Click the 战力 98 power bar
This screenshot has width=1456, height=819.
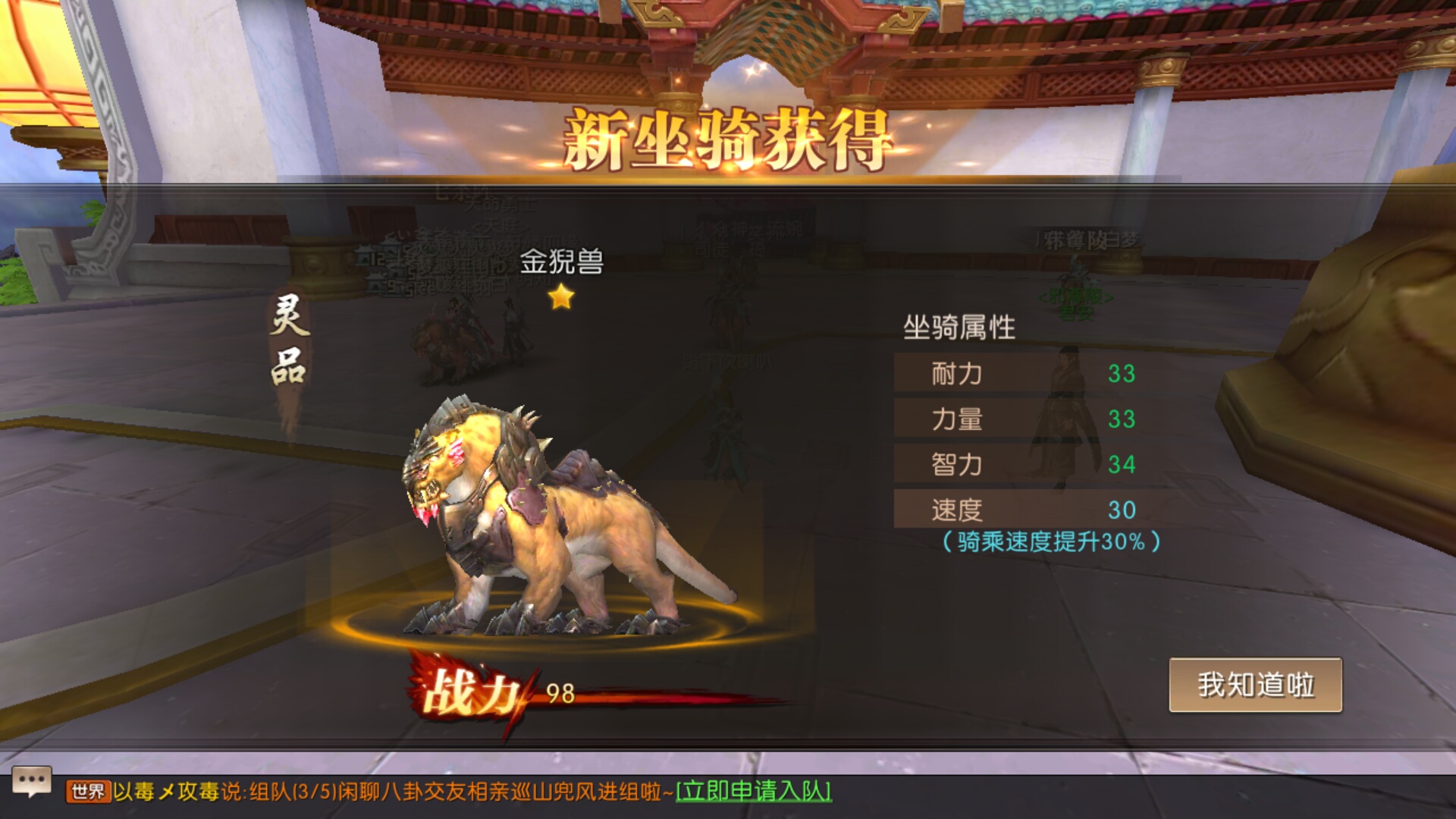tap(561, 693)
